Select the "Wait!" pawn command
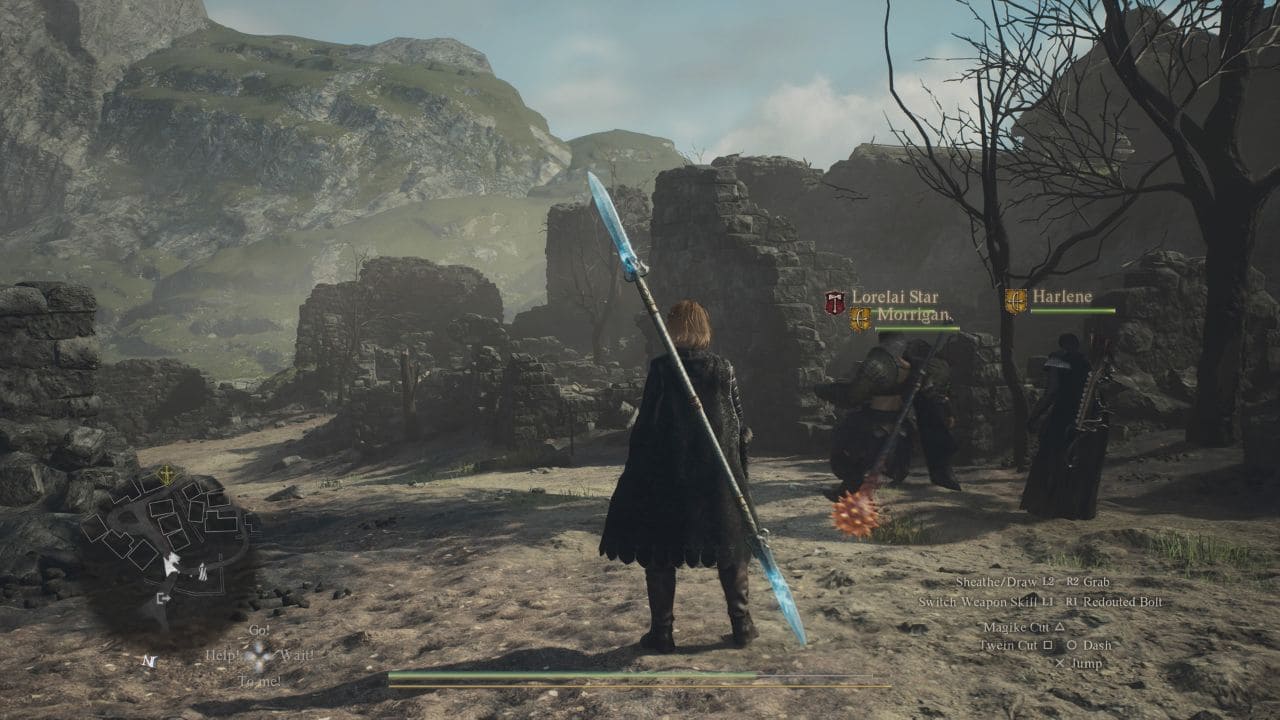This screenshot has width=1280, height=720. pyautogui.click(x=297, y=655)
